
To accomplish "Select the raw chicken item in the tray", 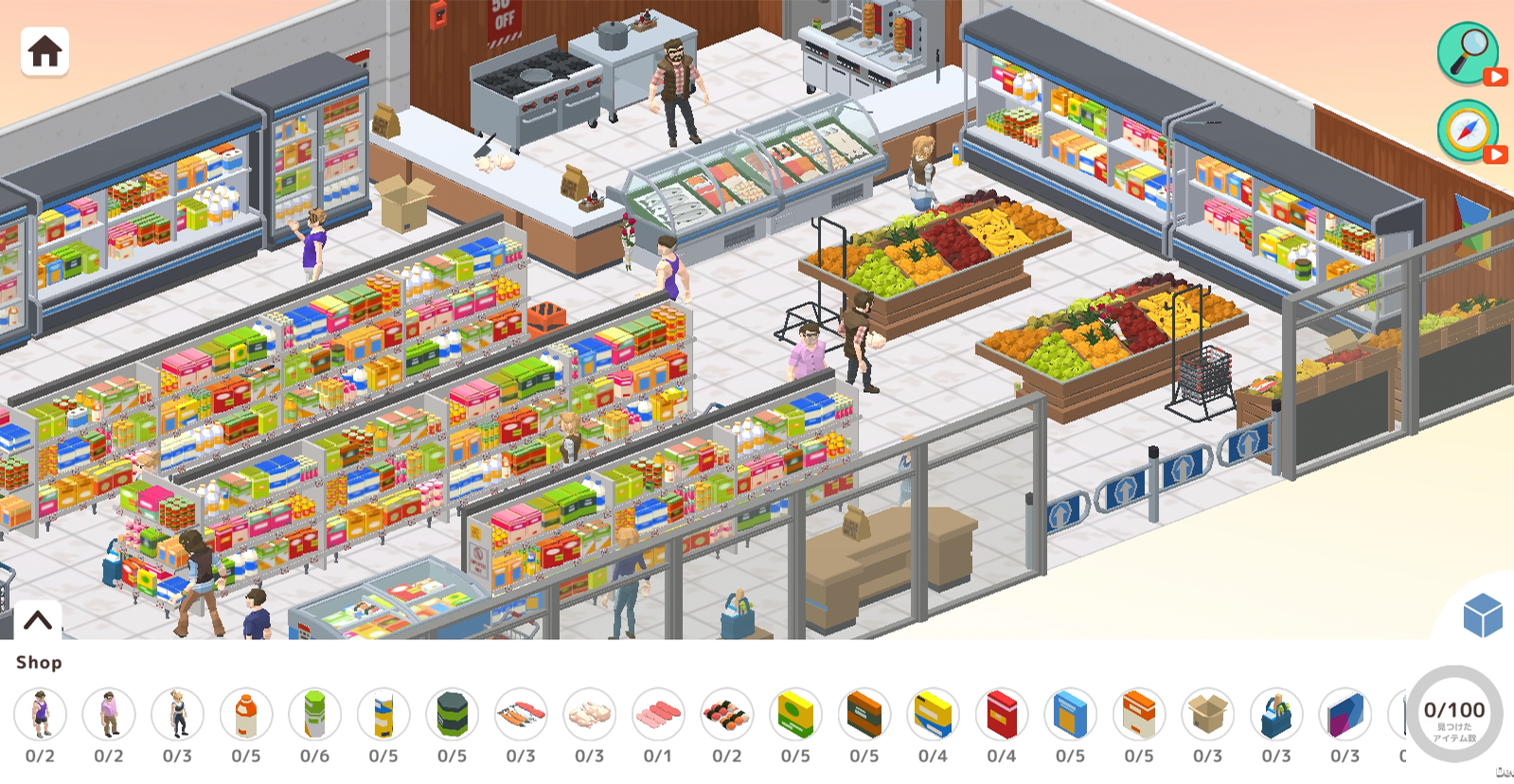I will pyautogui.click(x=589, y=715).
